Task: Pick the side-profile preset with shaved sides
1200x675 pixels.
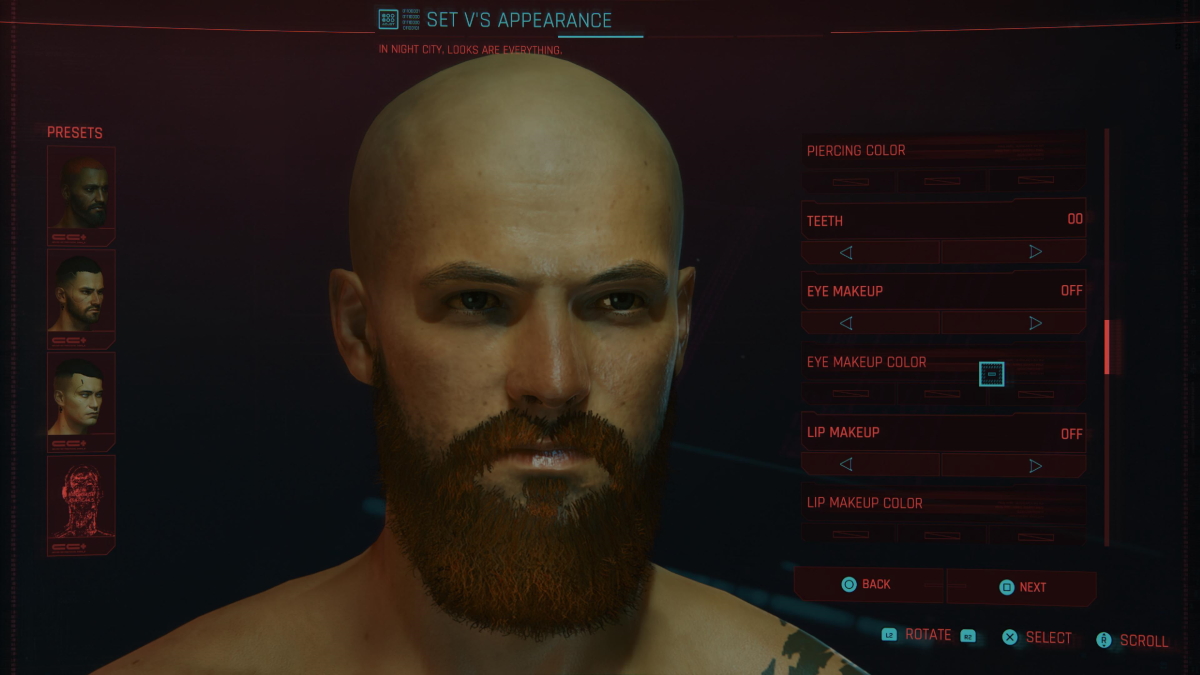Action: coord(81,395)
